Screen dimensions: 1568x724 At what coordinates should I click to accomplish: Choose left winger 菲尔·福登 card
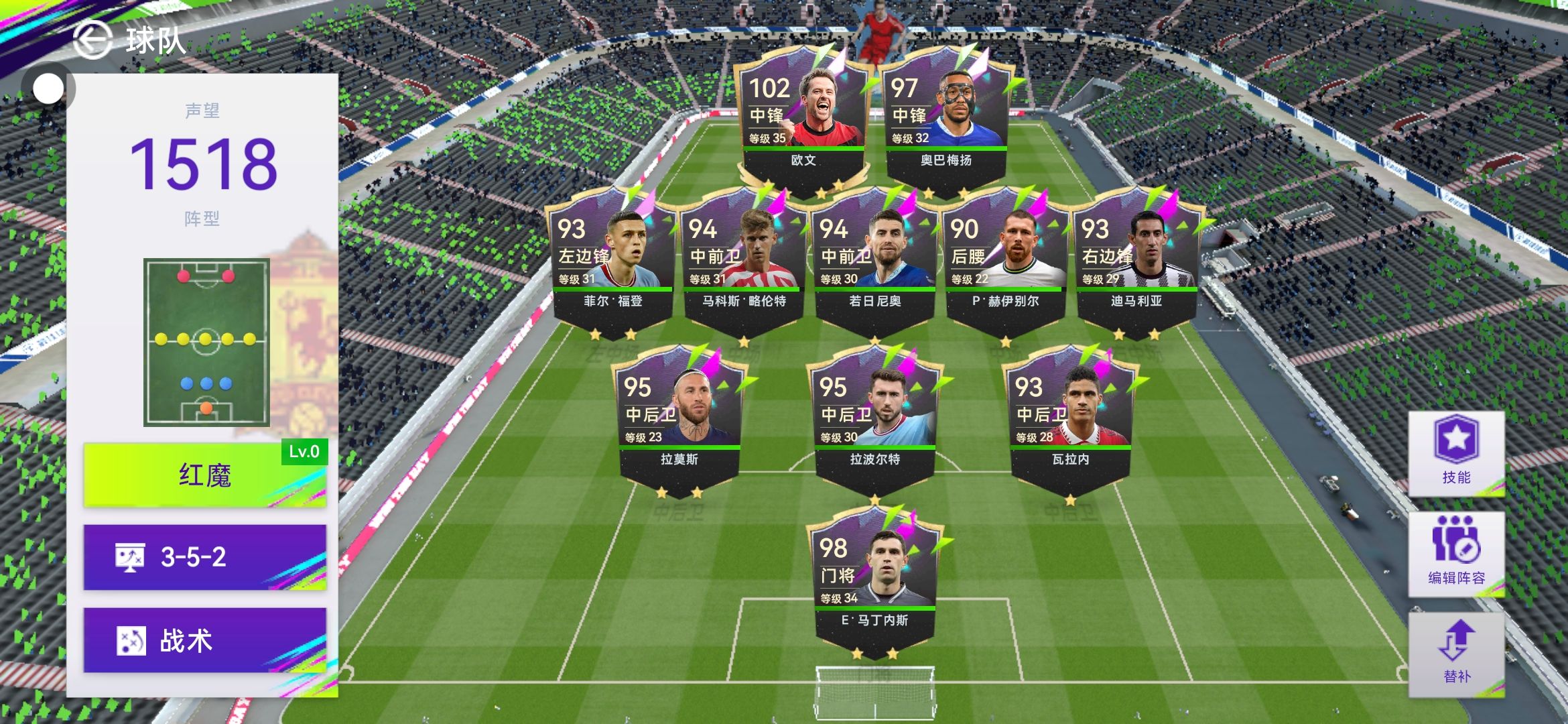point(612,263)
